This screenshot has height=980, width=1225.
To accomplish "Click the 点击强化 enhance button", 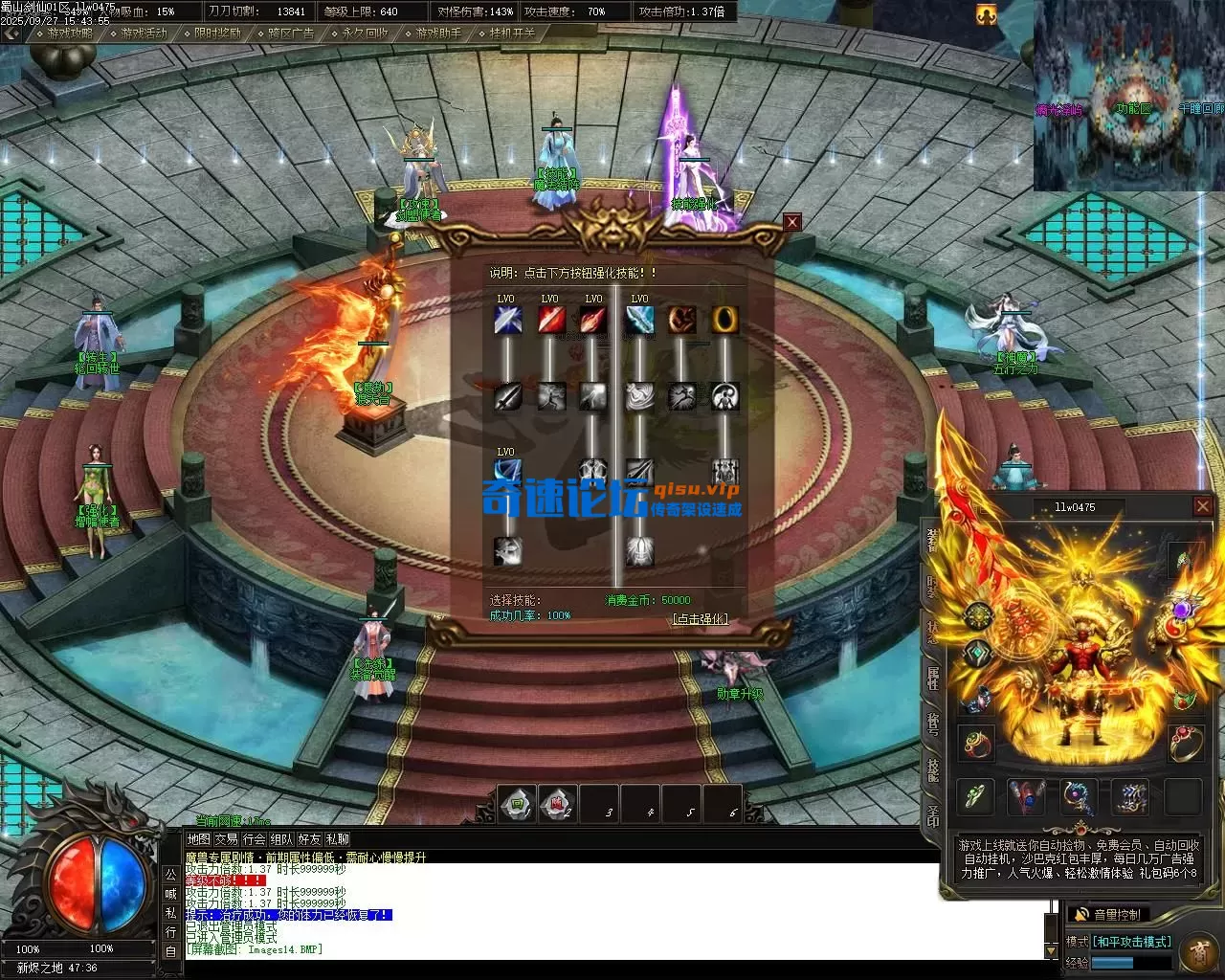I will (x=700, y=619).
